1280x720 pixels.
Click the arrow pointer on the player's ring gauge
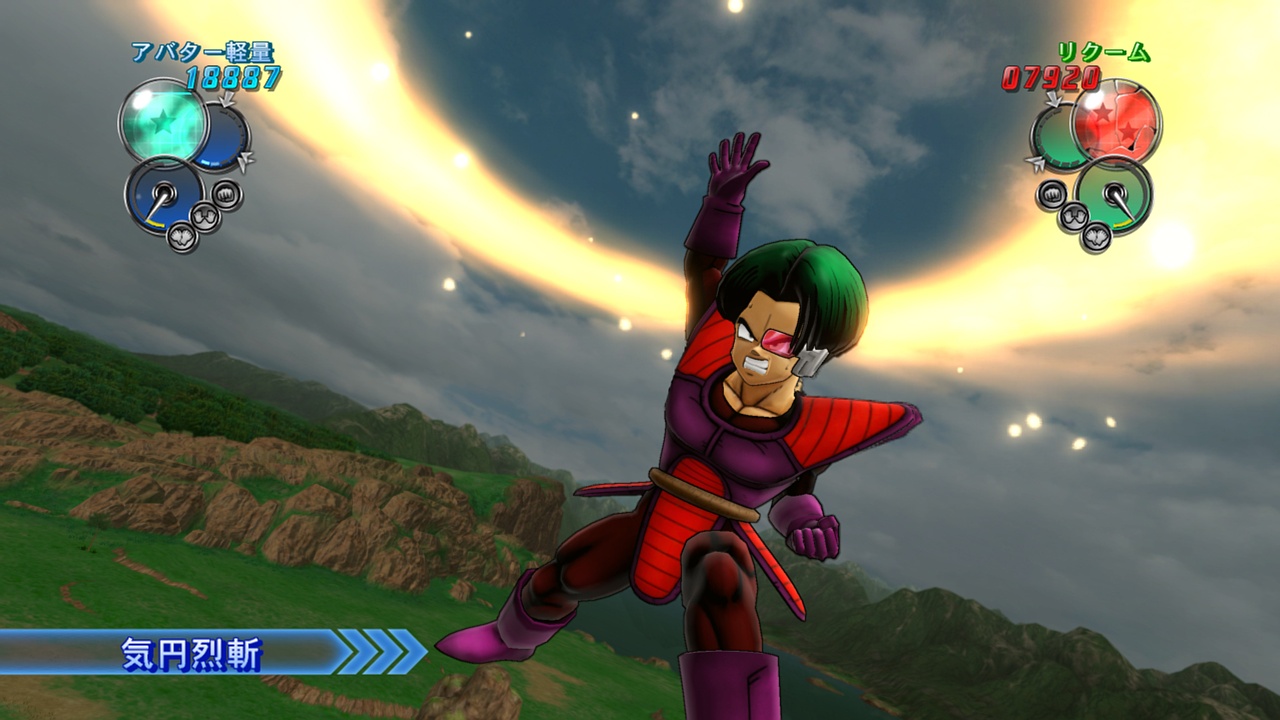pos(245,159)
